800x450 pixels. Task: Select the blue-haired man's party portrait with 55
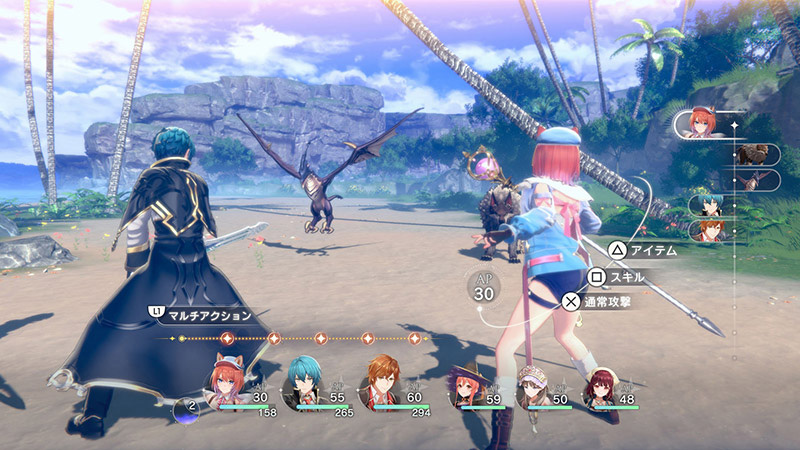[306, 384]
